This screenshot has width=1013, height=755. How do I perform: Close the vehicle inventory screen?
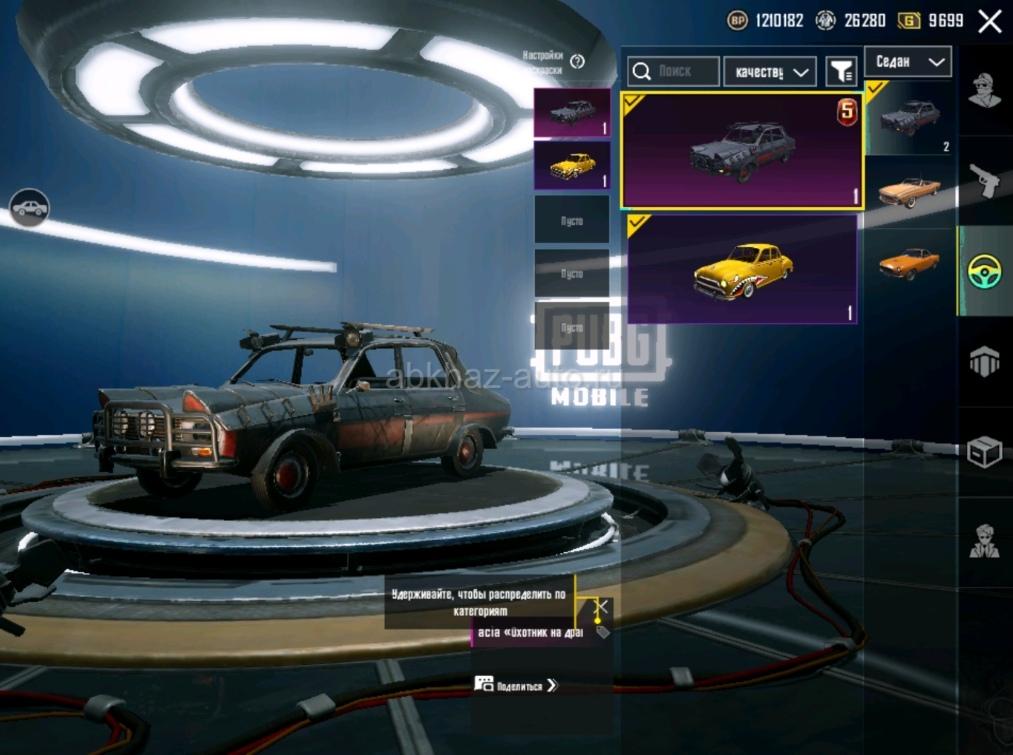pos(989,21)
